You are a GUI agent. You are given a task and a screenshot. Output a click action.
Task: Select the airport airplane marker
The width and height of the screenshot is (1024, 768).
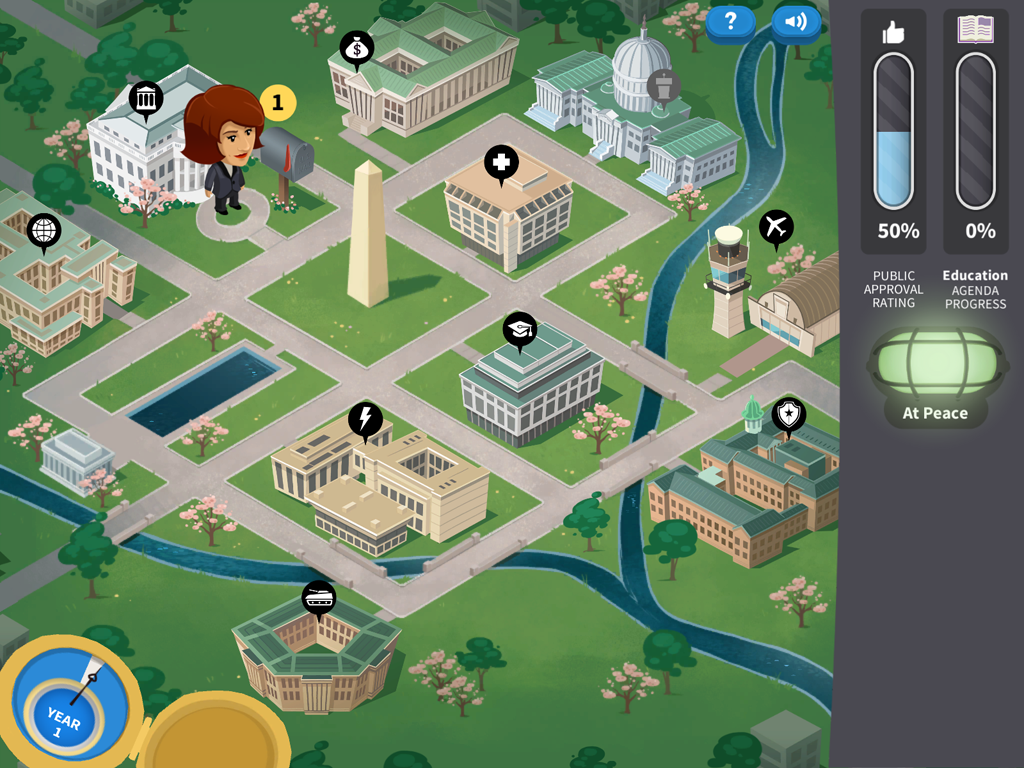point(776,227)
